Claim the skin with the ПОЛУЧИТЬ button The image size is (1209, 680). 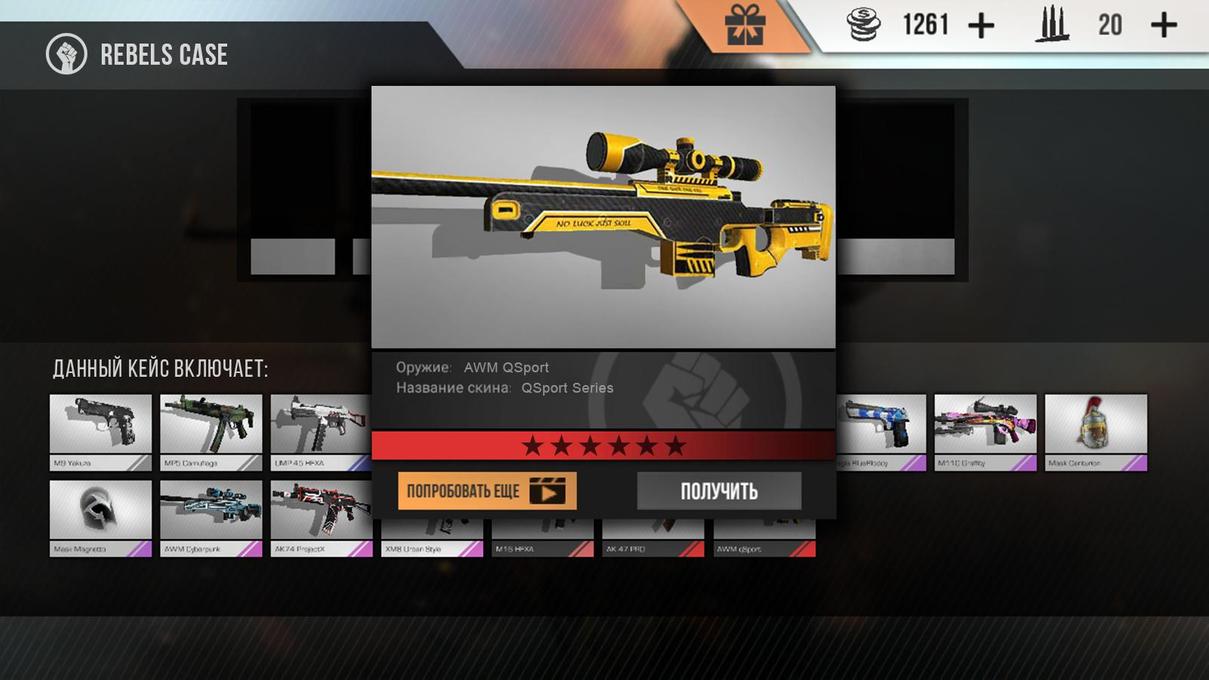pos(719,491)
